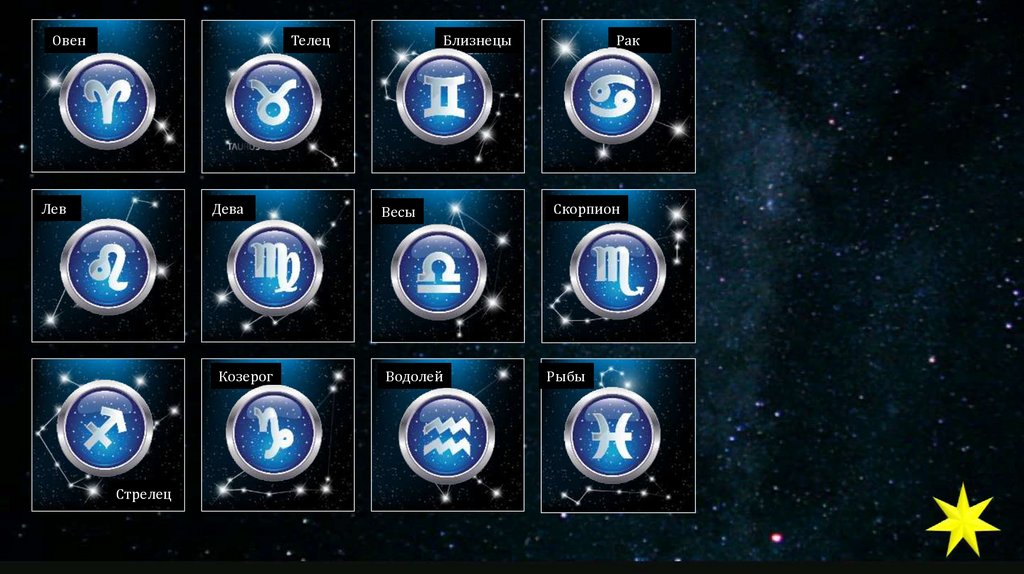Screen dimensions: 1024x574
Task: Click the yellow star button
Action: (x=962, y=520)
